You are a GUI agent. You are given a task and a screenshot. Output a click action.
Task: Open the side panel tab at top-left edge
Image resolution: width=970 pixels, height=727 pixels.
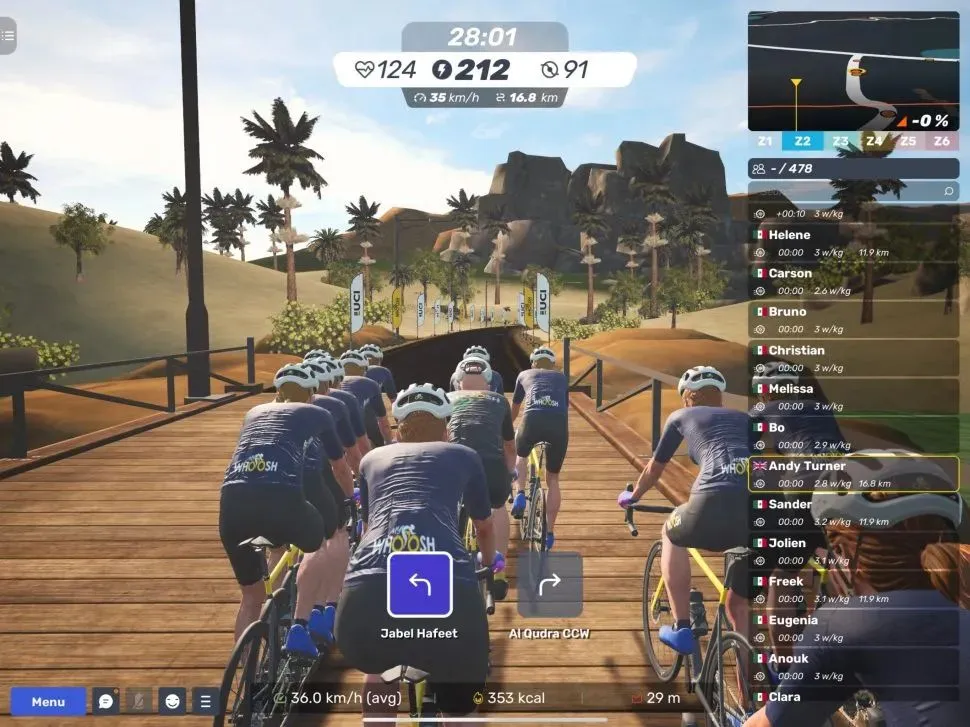coord(8,35)
